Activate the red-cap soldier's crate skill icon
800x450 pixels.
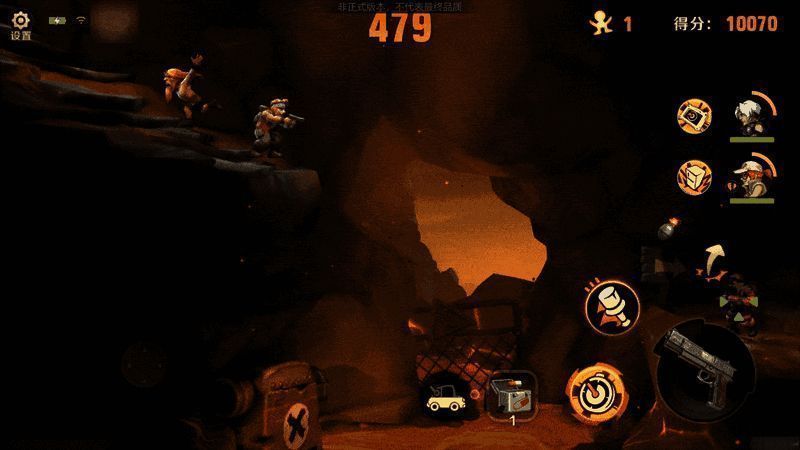pos(695,178)
